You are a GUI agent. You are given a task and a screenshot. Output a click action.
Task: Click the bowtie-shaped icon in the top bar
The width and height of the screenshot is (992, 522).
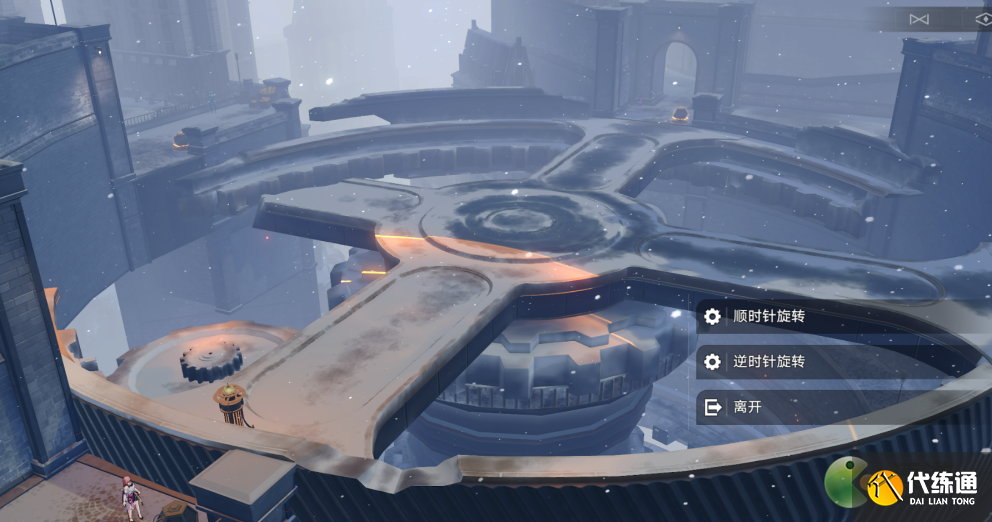[919, 19]
